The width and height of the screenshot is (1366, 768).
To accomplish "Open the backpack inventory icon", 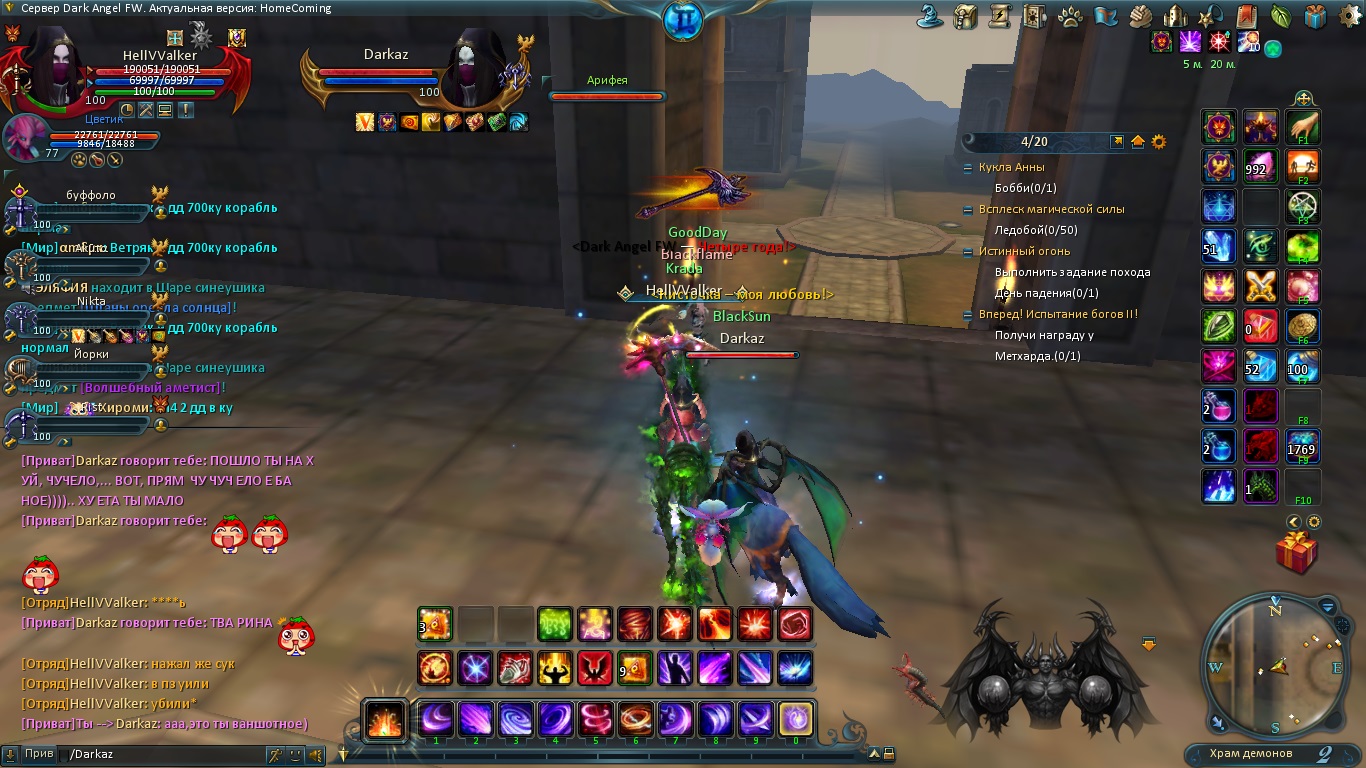I will [x=965, y=16].
